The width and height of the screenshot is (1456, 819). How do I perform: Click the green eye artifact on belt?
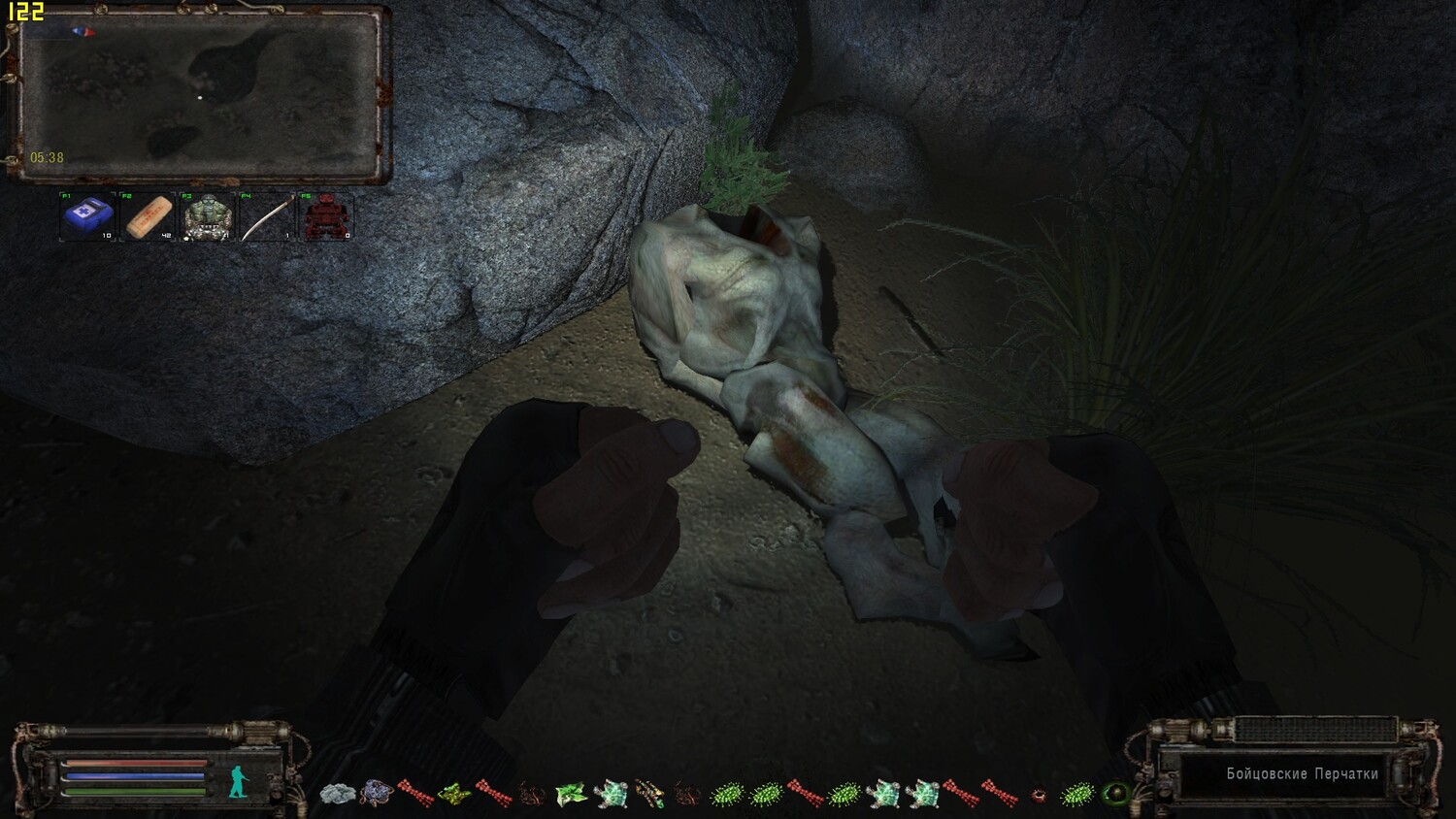pyautogui.click(x=1115, y=795)
